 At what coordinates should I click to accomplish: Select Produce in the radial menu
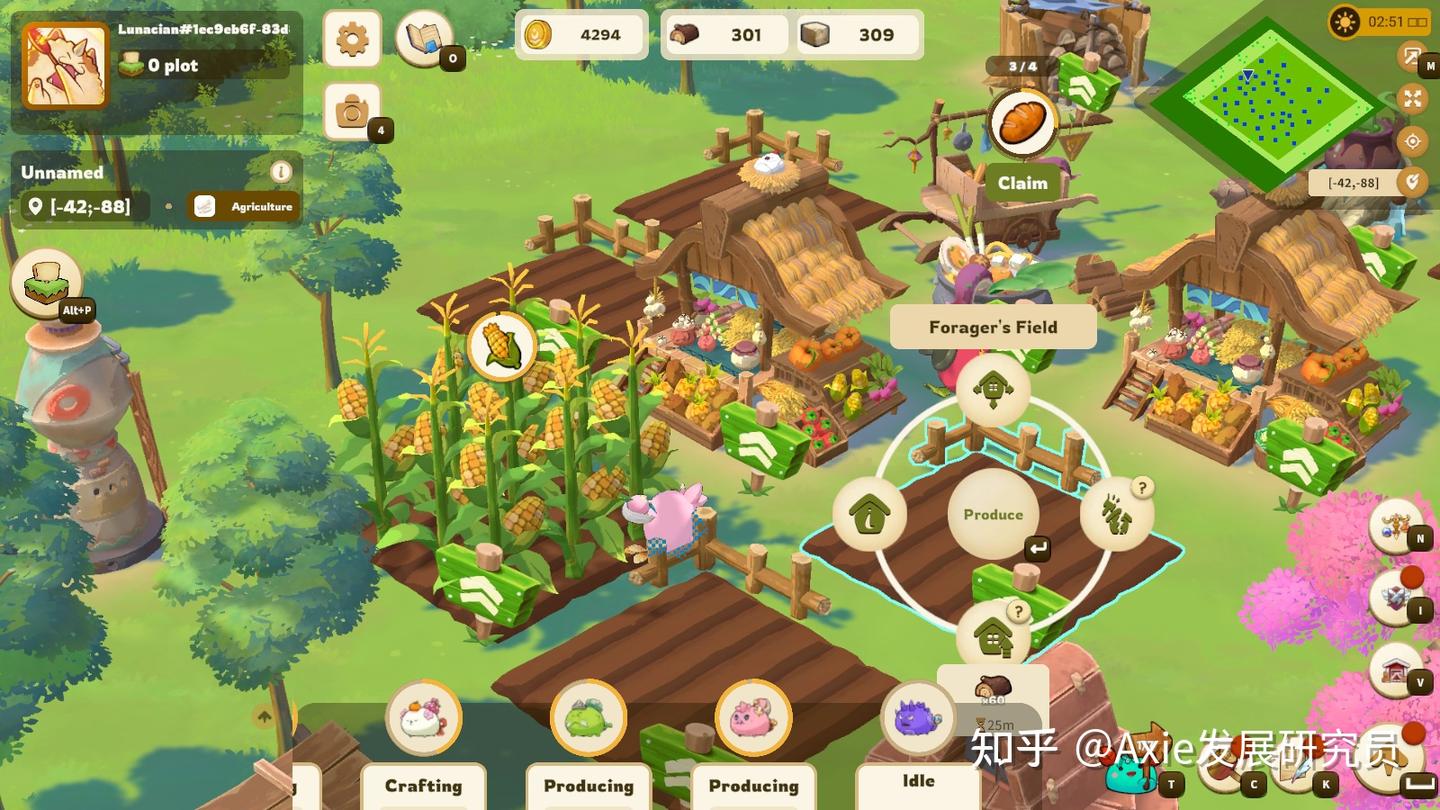(x=992, y=514)
